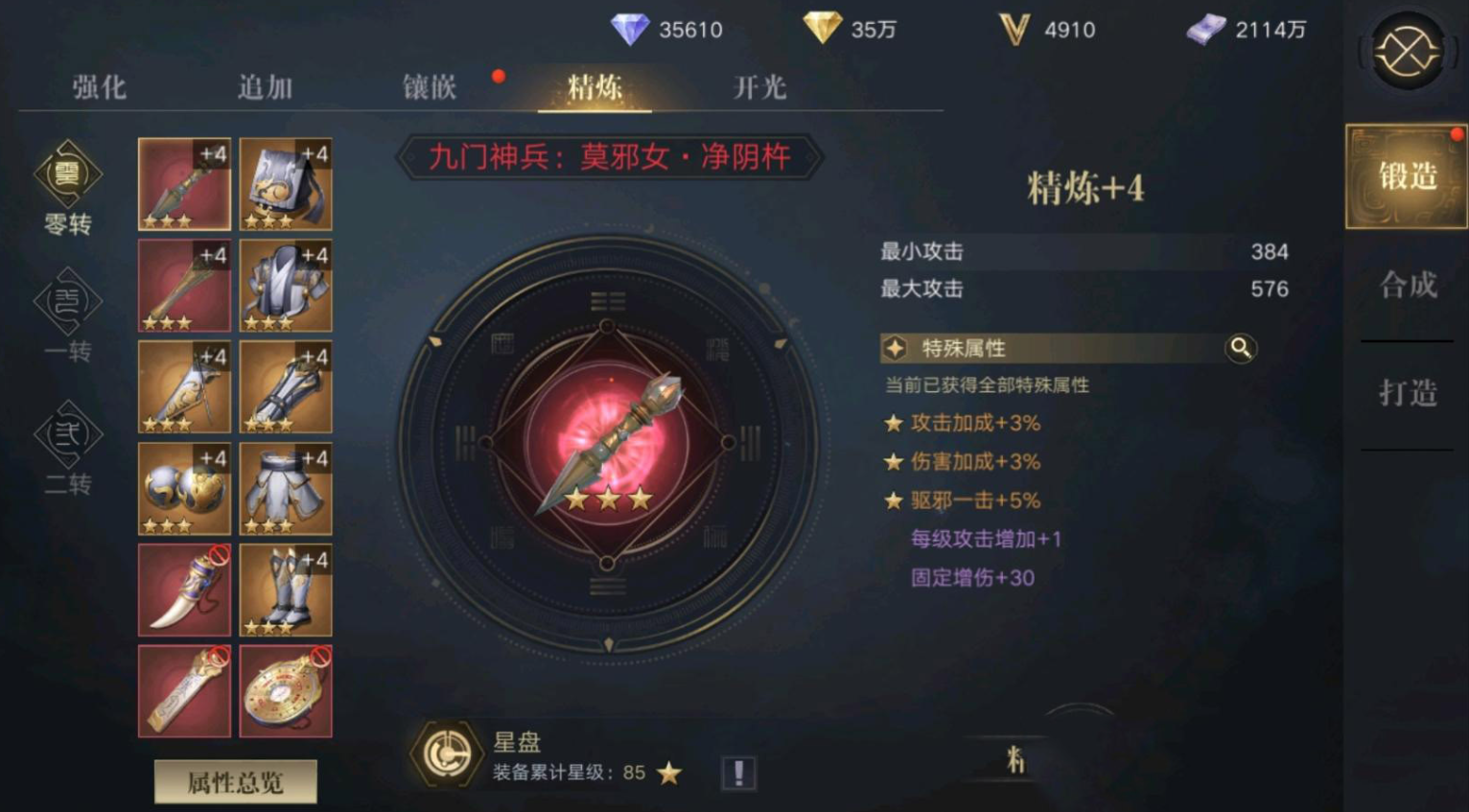This screenshot has width=1469, height=812.
Task: Open the 属性总览 attribute overview button
Action: tap(235, 781)
